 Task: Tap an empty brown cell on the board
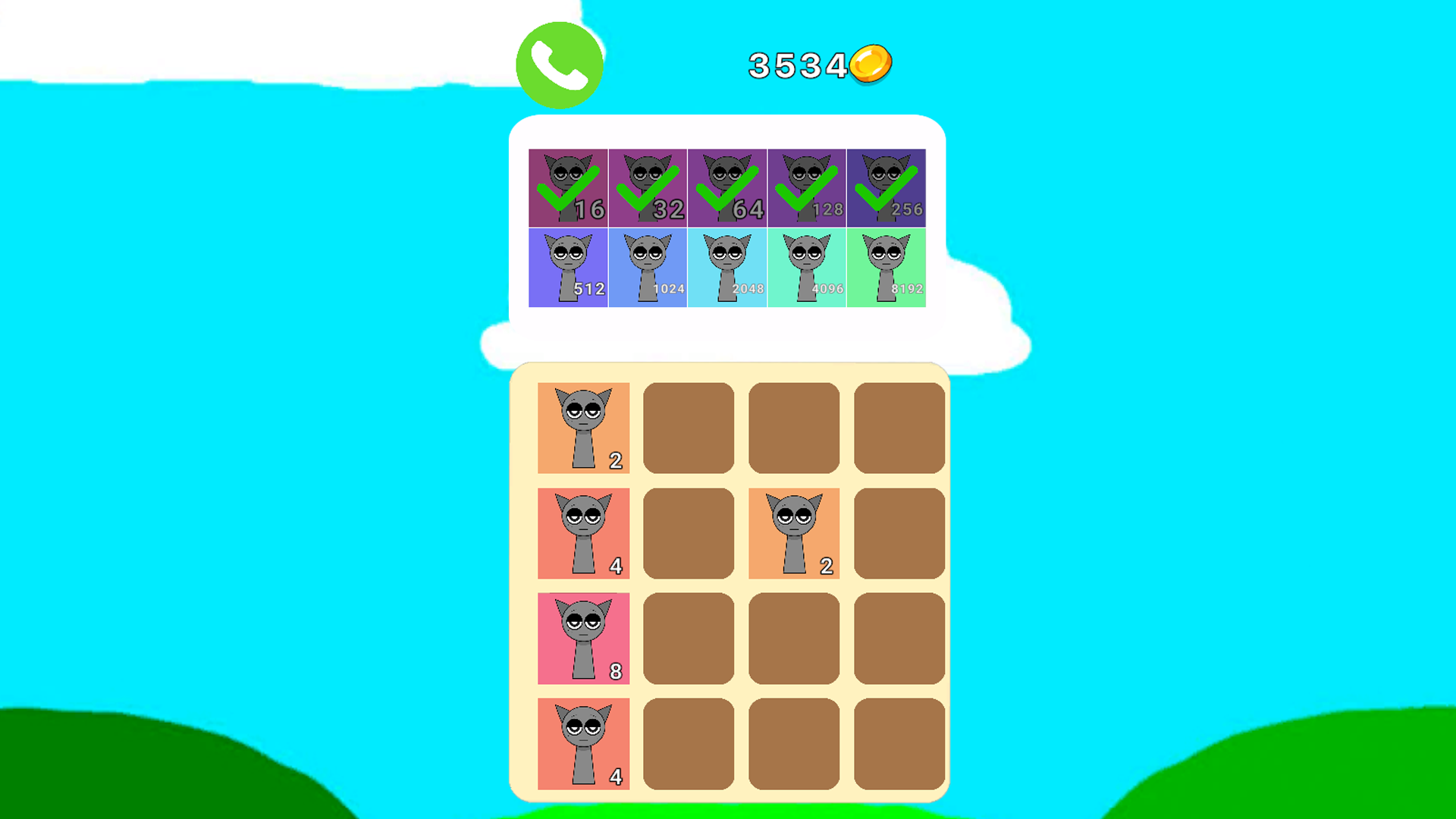pos(689,428)
